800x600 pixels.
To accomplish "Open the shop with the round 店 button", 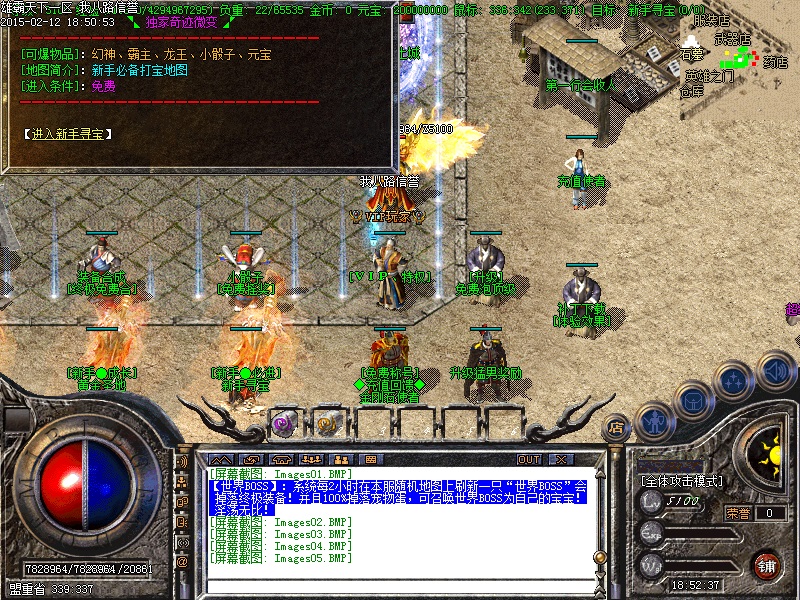I will click(x=618, y=427).
